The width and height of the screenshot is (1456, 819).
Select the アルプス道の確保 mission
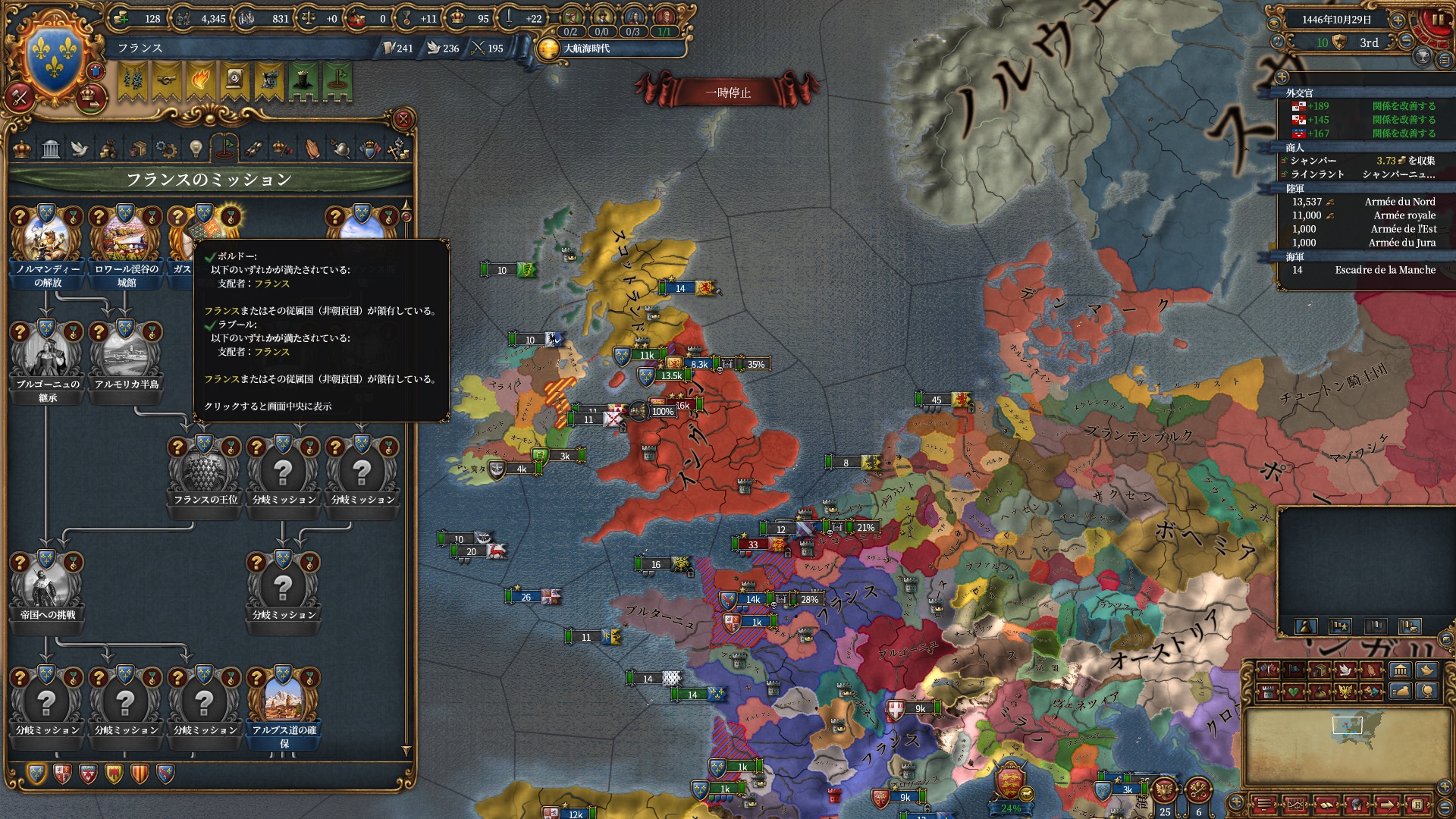coord(284,702)
